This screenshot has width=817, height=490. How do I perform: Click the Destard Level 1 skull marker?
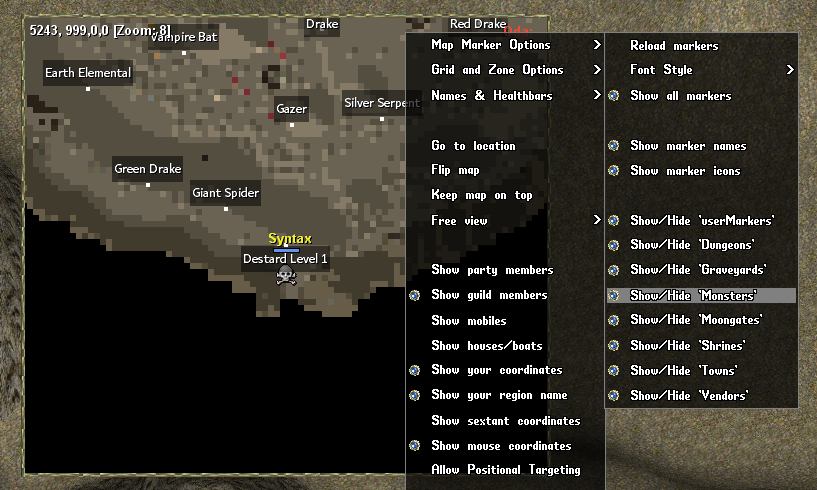pos(285,276)
